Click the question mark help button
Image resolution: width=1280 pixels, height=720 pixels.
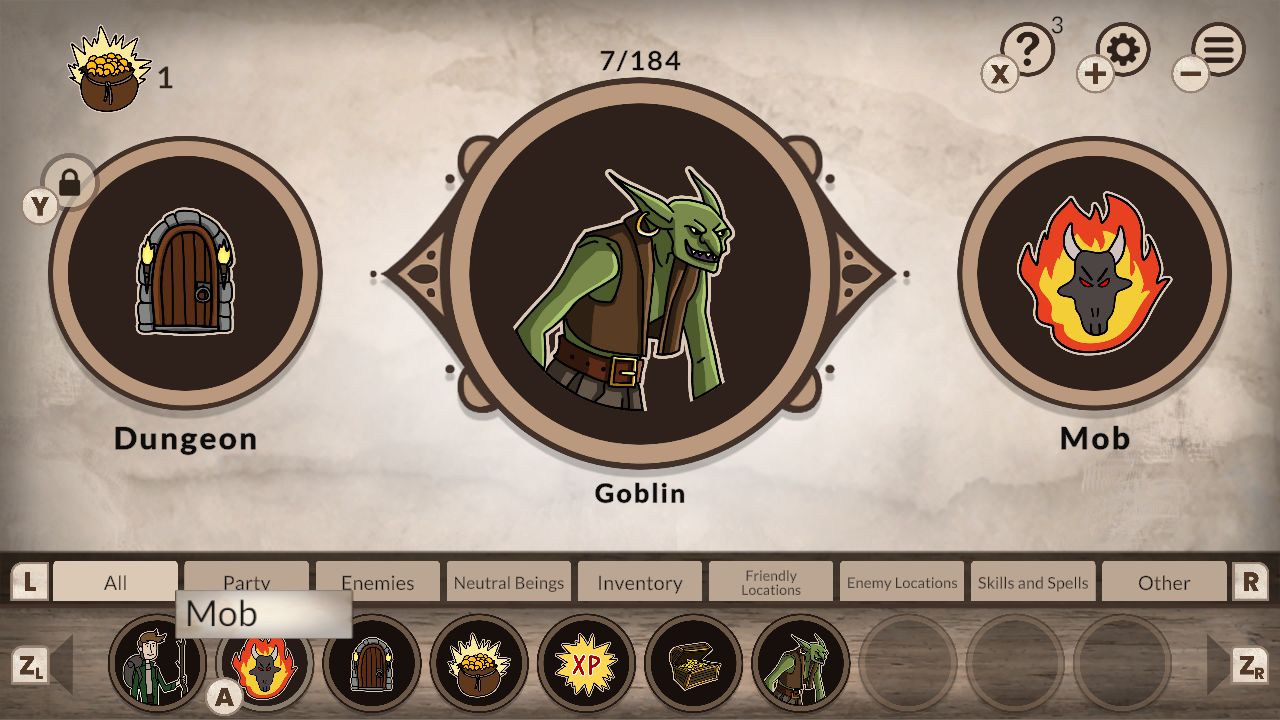coord(1028,45)
